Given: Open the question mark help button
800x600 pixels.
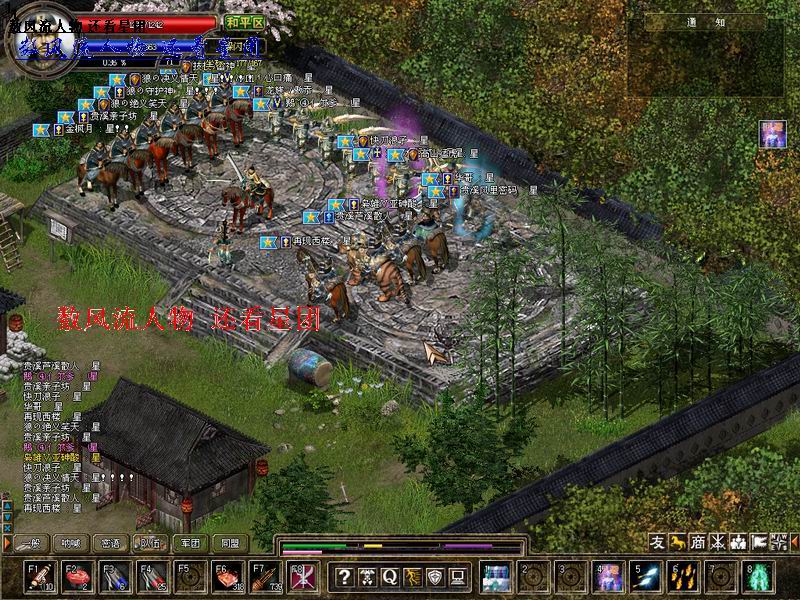Looking at the screenshot, I should point(344,576).
